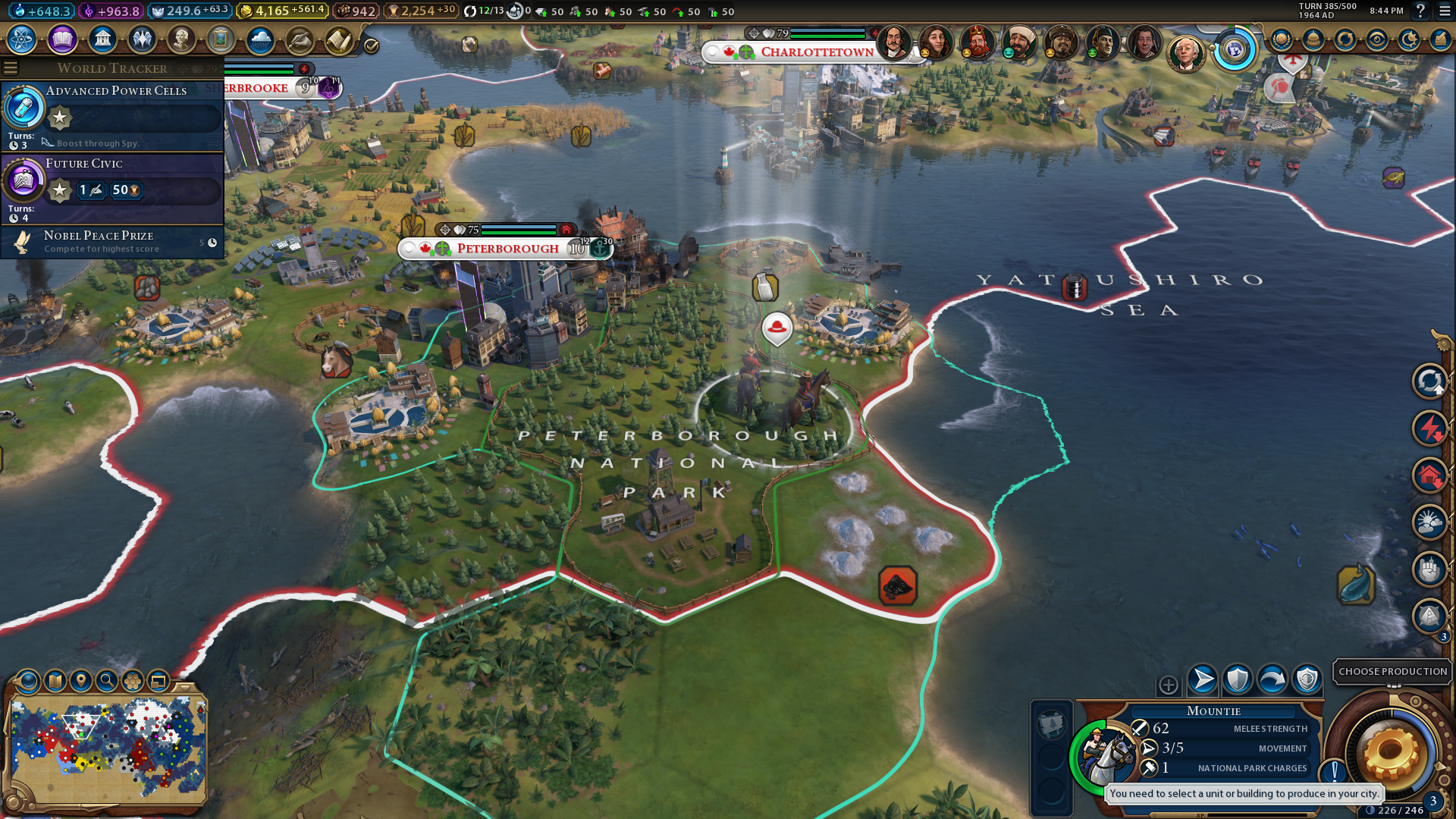This screenshot has width=1456, height=819.
Task: Toggle the World Tracker list menu
Action: point(11,68)
